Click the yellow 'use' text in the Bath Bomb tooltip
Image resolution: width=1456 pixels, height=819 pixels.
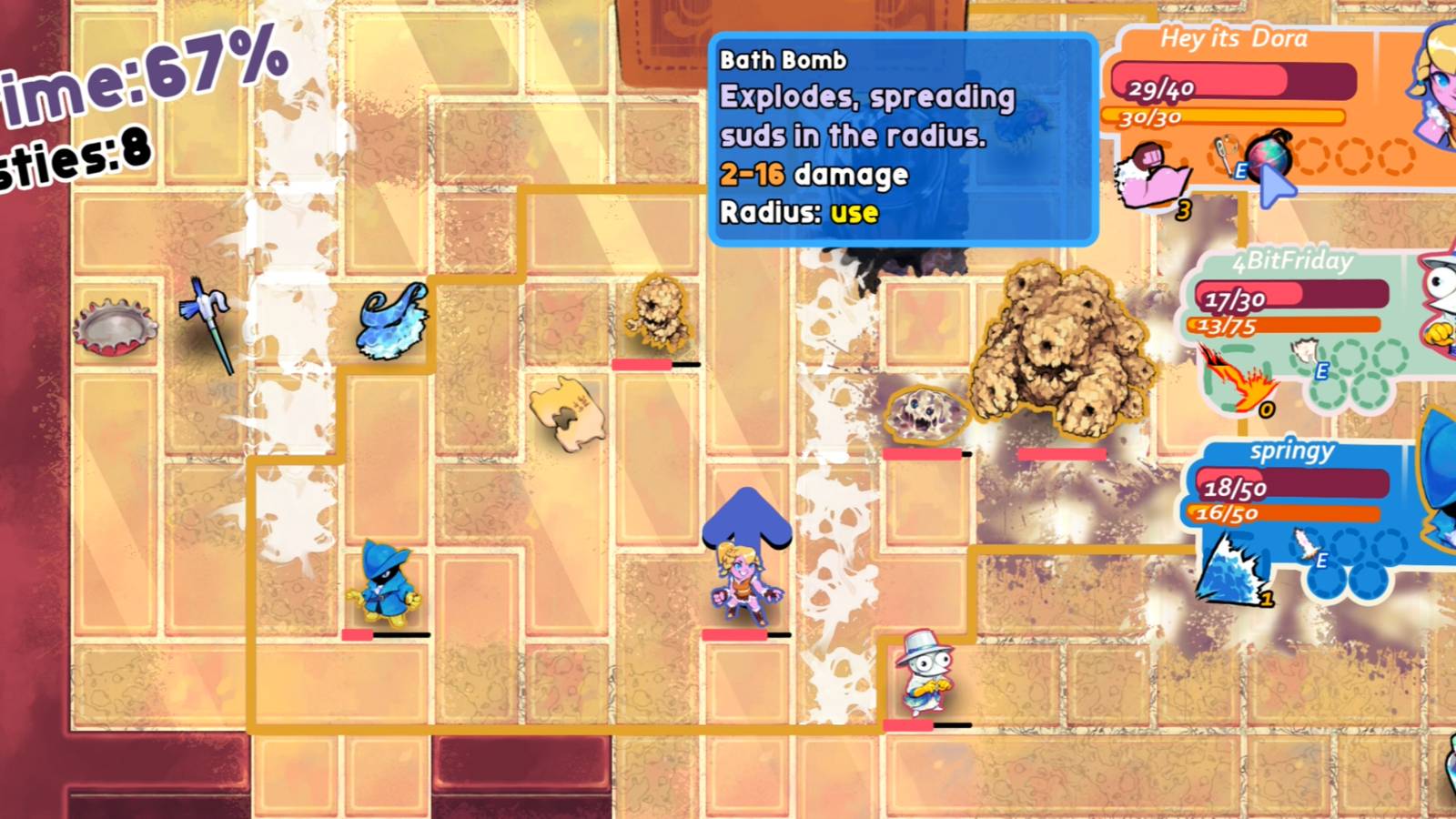(854, 216)
